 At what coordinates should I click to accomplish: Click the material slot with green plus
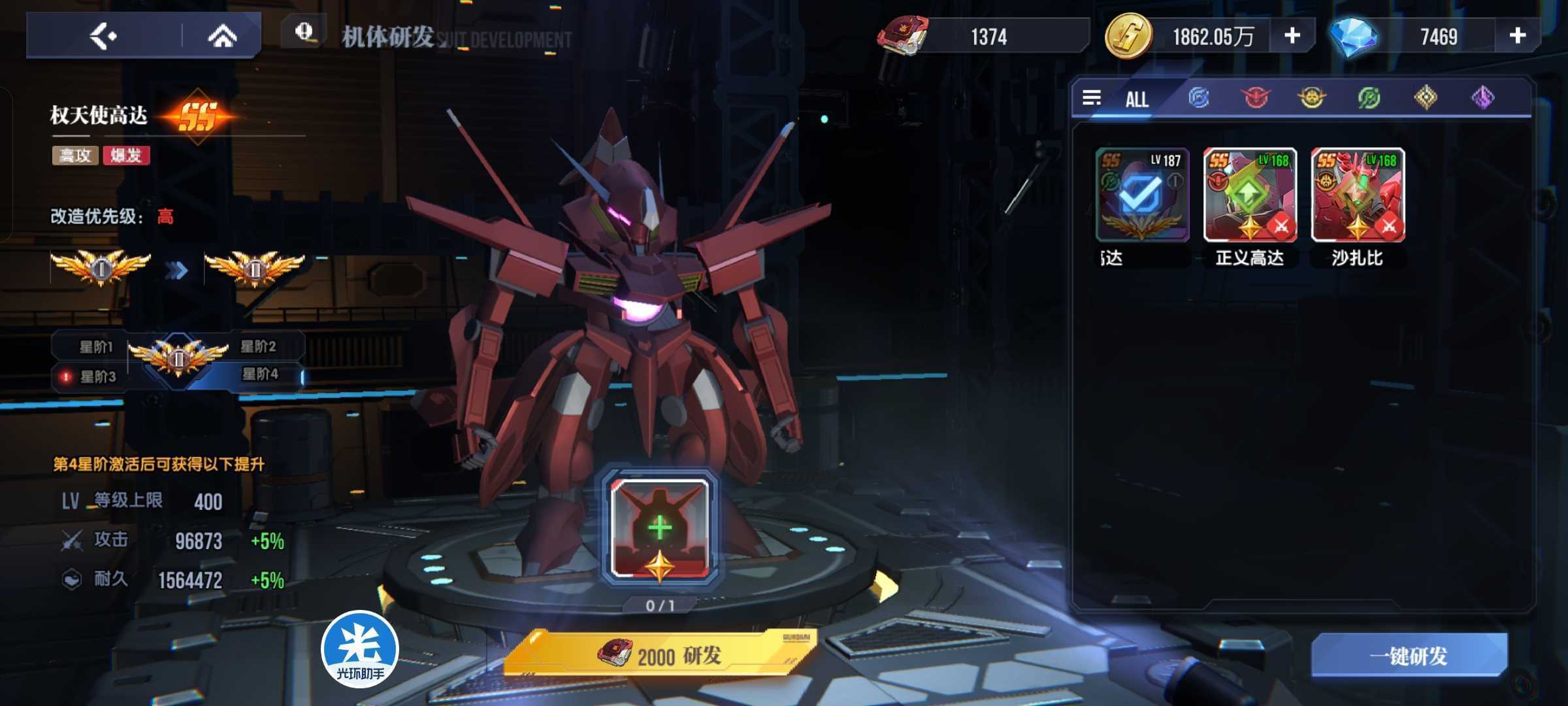660,528
